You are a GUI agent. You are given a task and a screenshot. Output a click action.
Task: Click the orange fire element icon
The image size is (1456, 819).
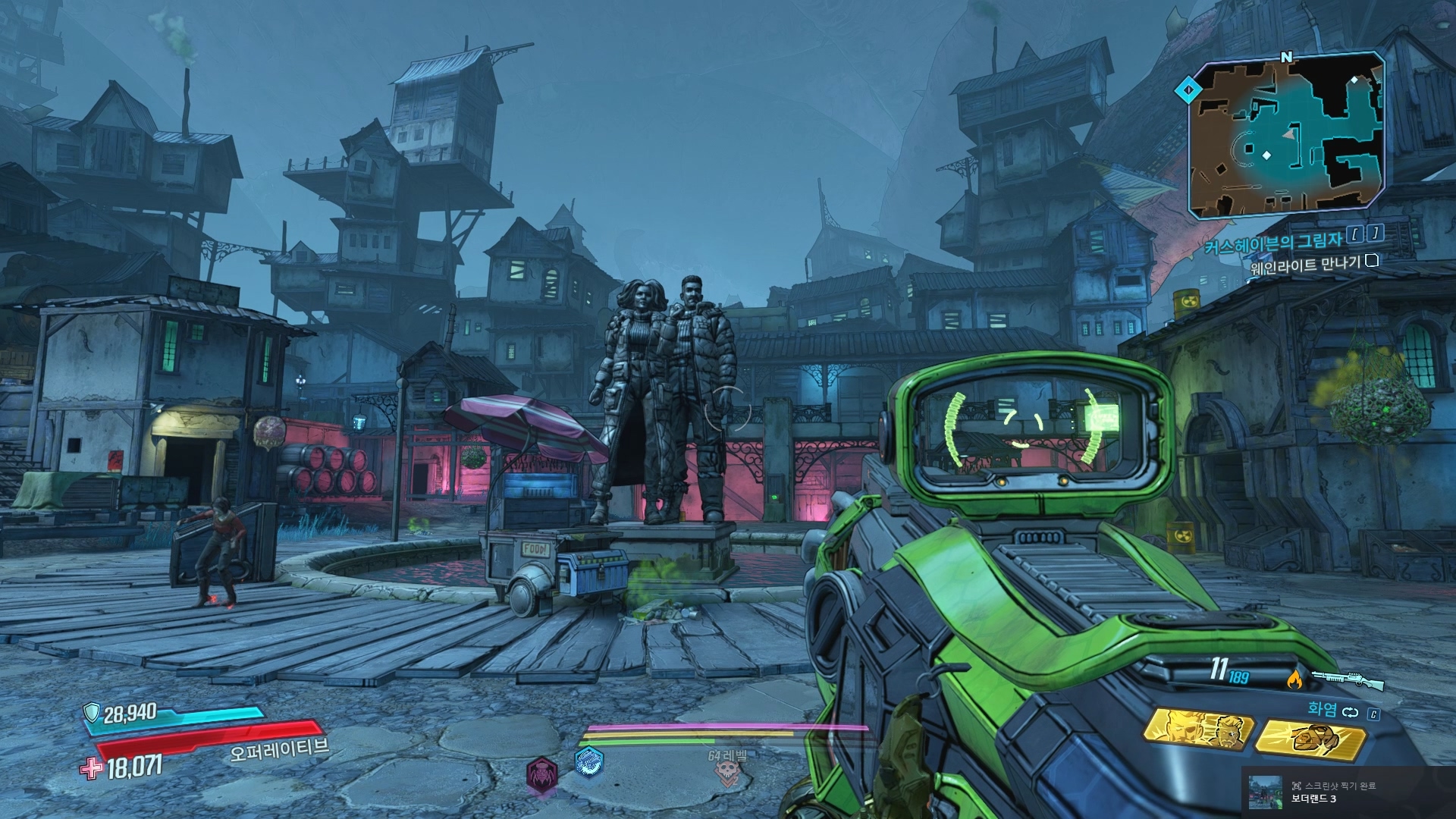click(x=1294, y=680)
